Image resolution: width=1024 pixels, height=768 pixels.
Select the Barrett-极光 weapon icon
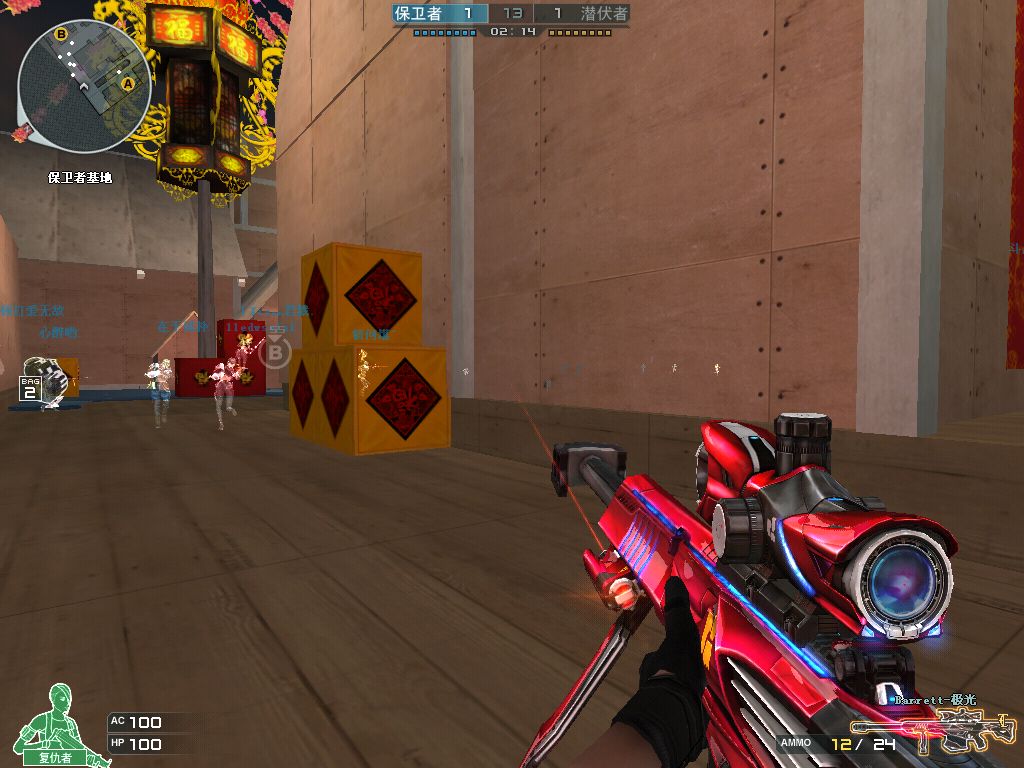(931, 731)
